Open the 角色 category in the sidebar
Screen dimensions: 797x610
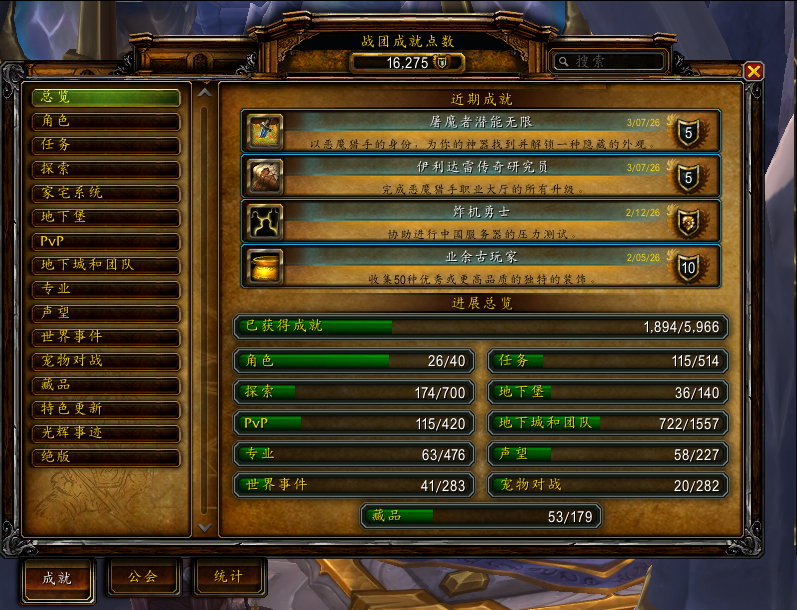[x=106, y=122]
